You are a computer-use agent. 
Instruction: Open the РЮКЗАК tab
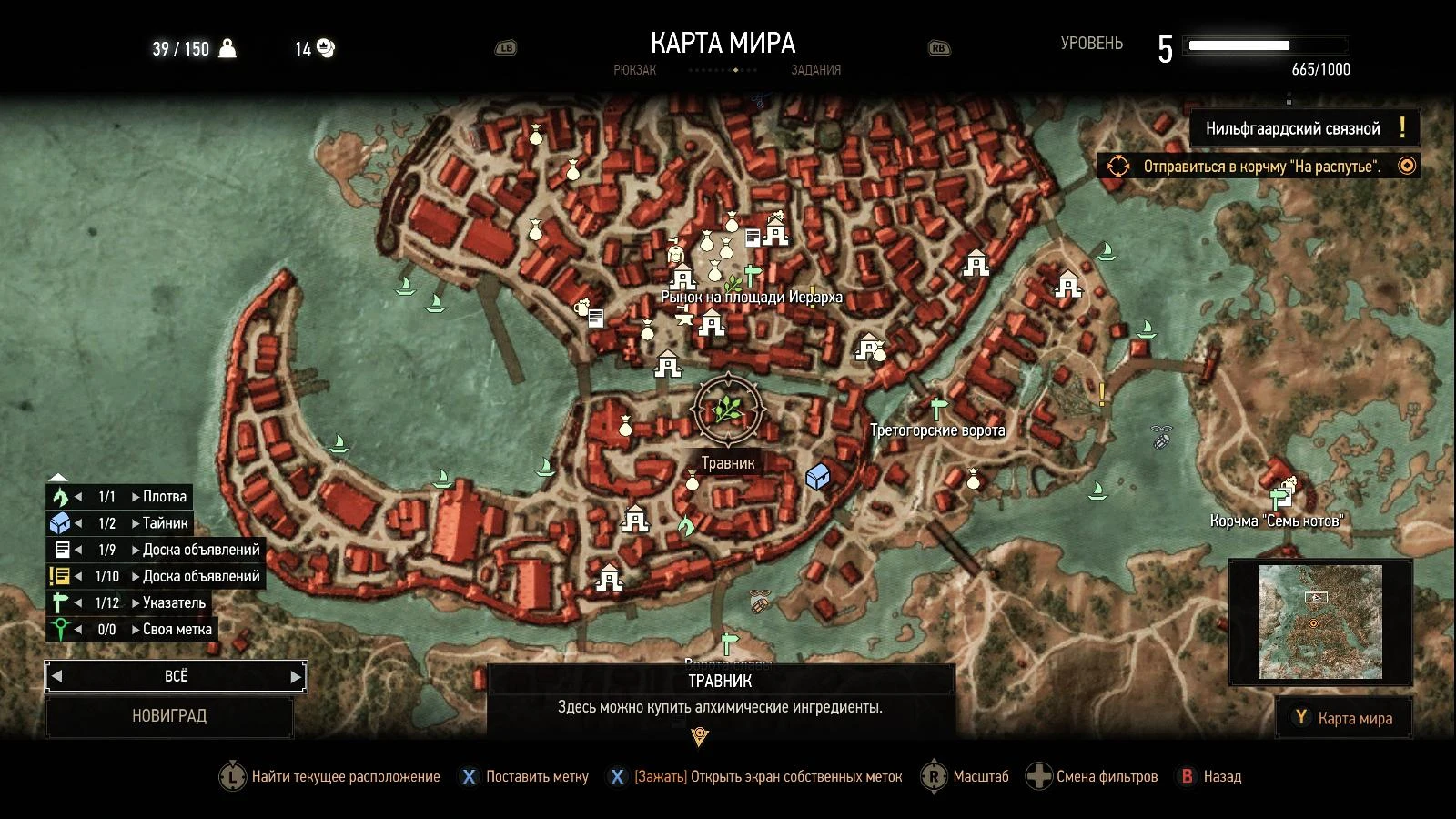pyautogui.click(x=637, y=70)
